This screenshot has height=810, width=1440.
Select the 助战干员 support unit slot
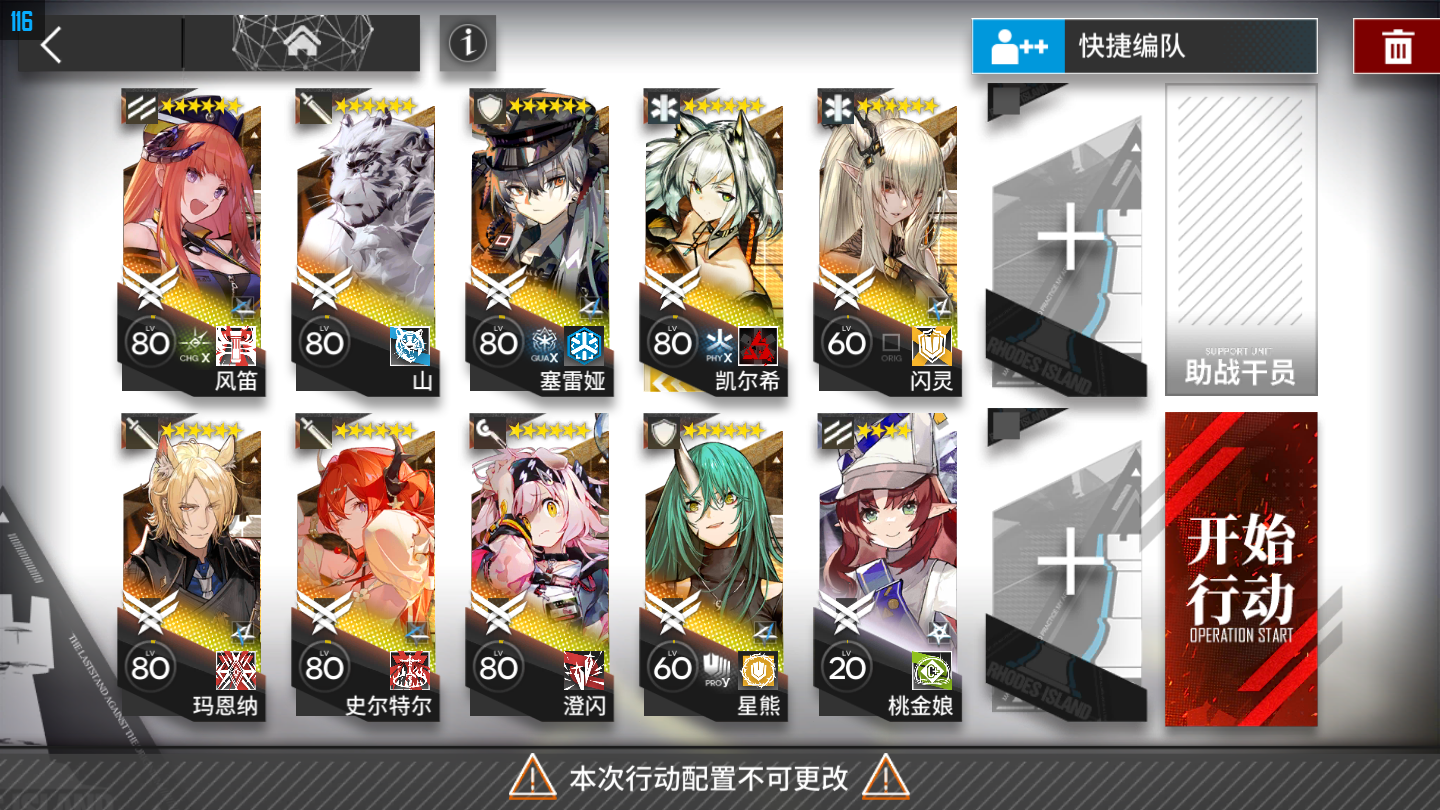[x=1241, y=240]
